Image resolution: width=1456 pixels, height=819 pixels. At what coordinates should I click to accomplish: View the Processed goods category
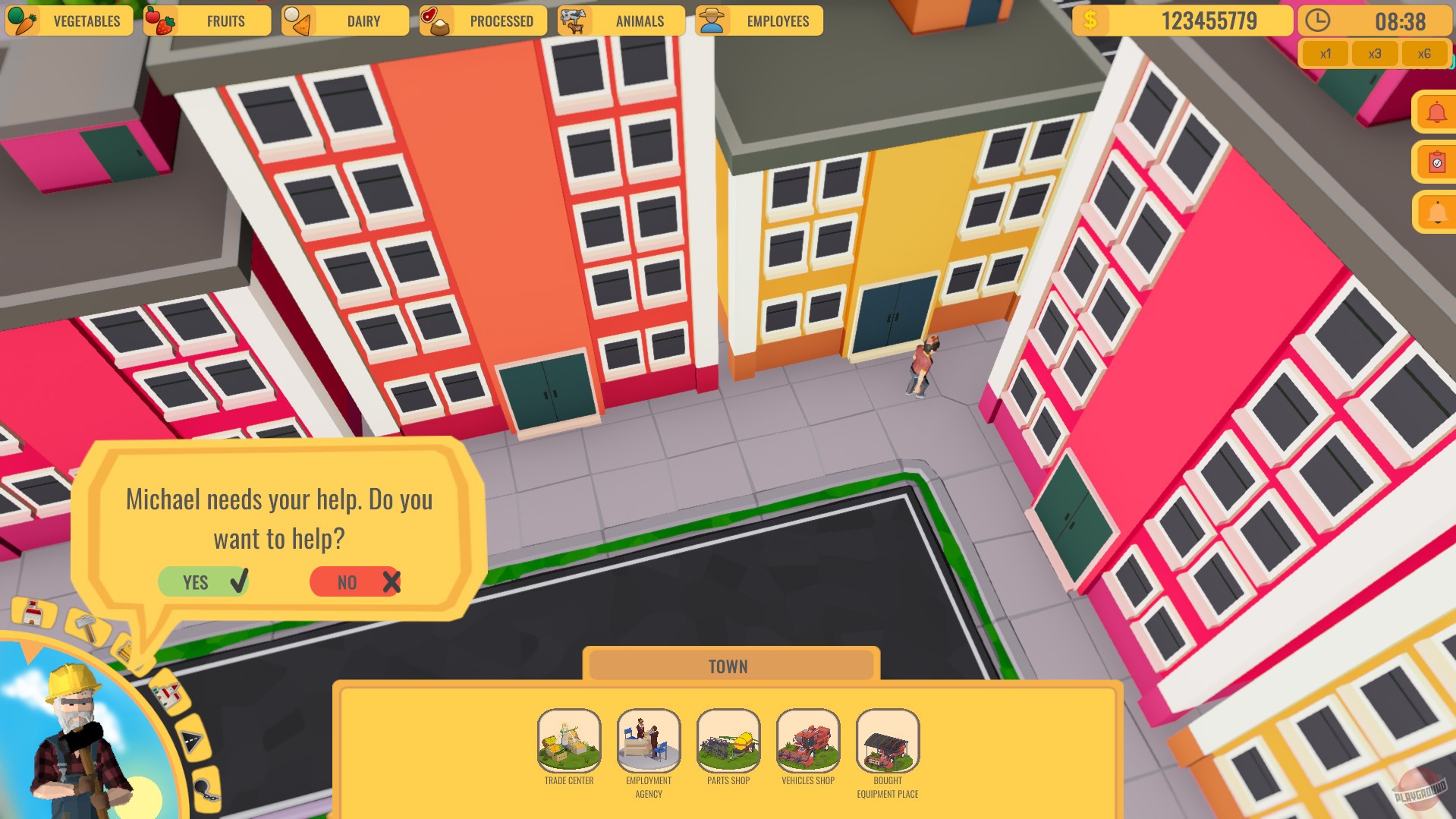pyautogui.click(x=486, y=20)
